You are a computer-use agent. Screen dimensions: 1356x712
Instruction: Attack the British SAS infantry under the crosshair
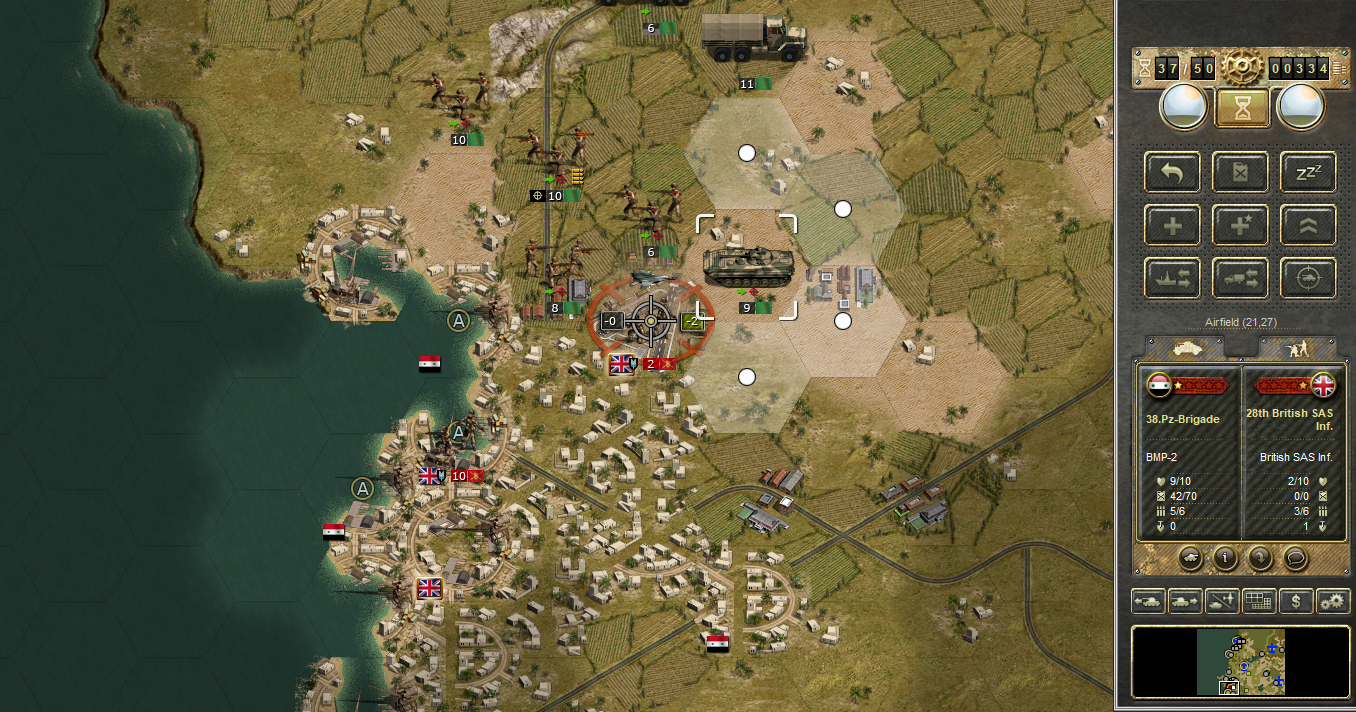(651, 321)
